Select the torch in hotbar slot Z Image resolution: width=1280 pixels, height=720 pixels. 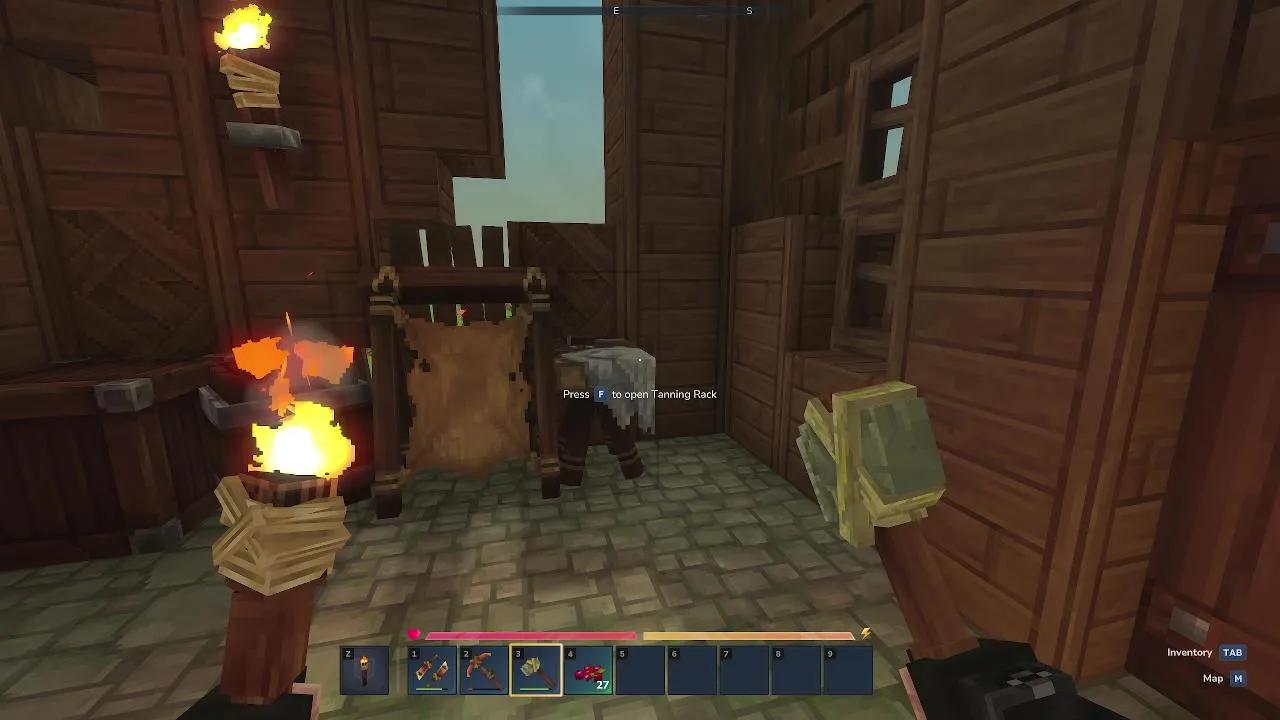pos(364,670)
